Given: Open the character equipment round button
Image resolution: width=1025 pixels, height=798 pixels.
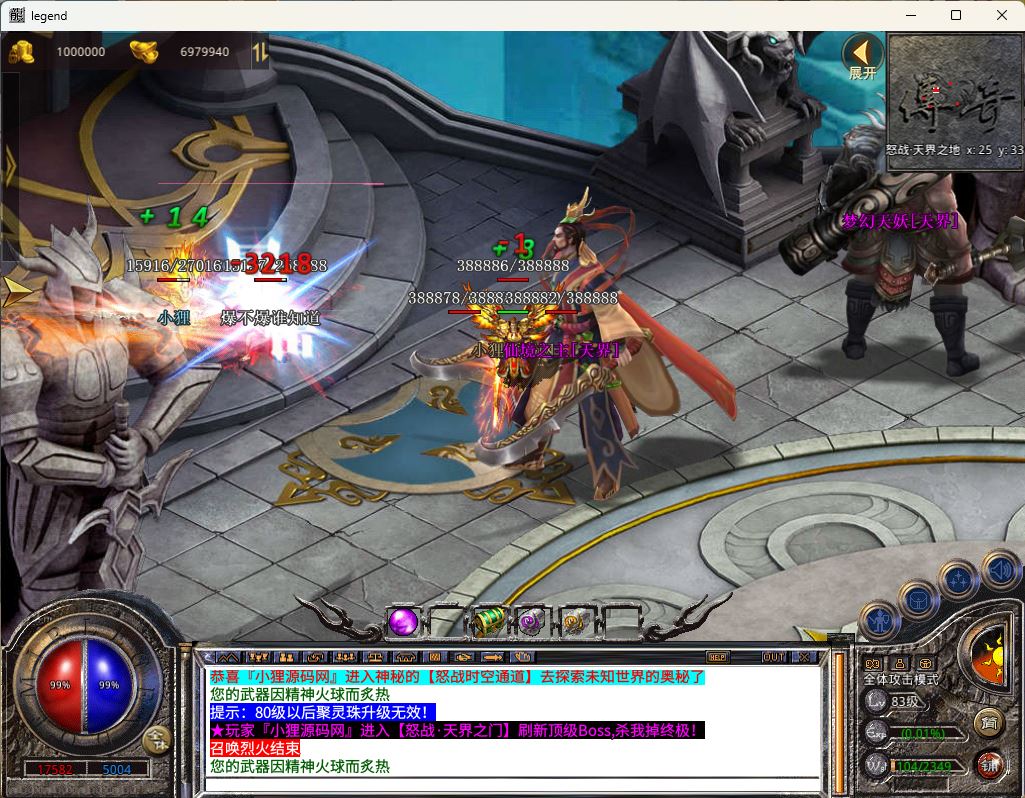Looking at the screenshot, I should (878, 622).
